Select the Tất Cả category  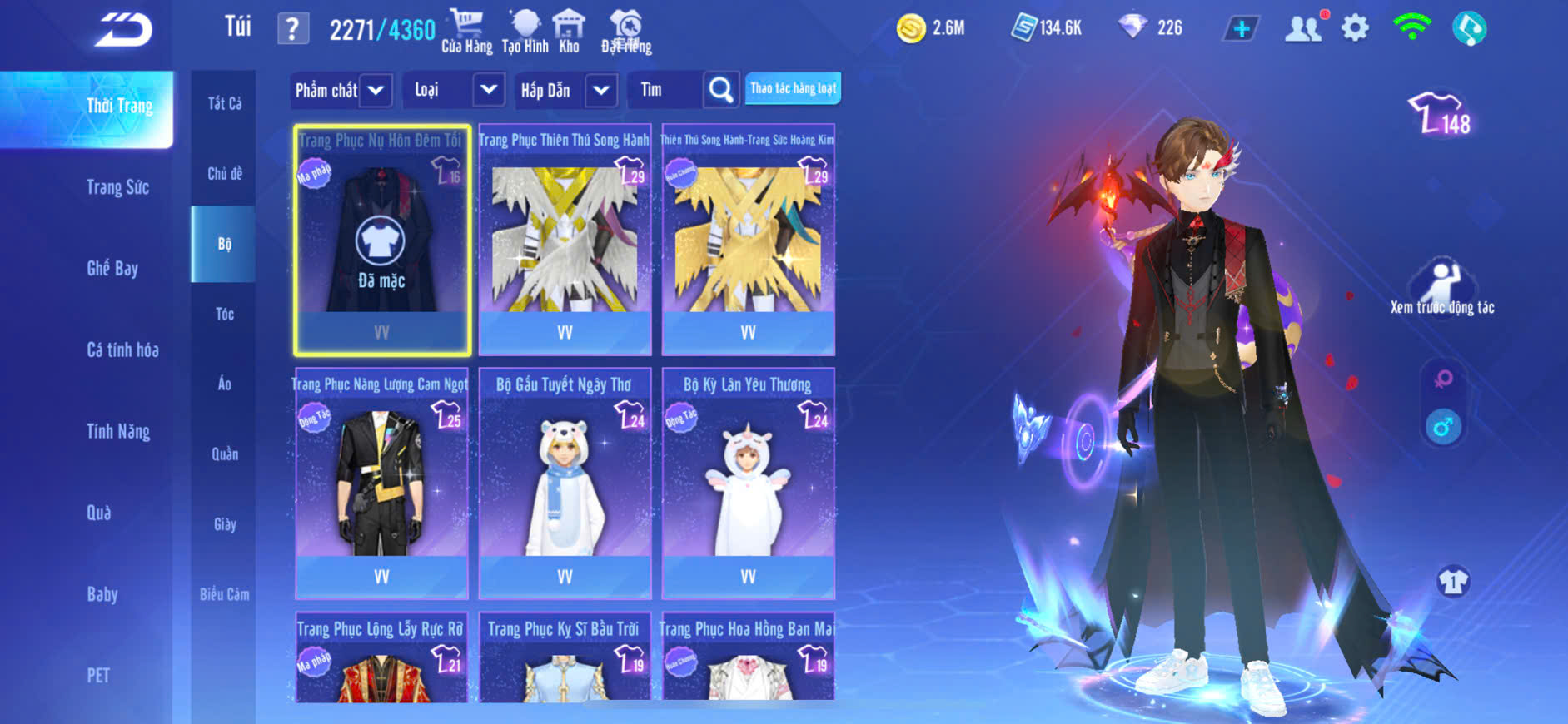pyautogui.click(x=224, y=103)
